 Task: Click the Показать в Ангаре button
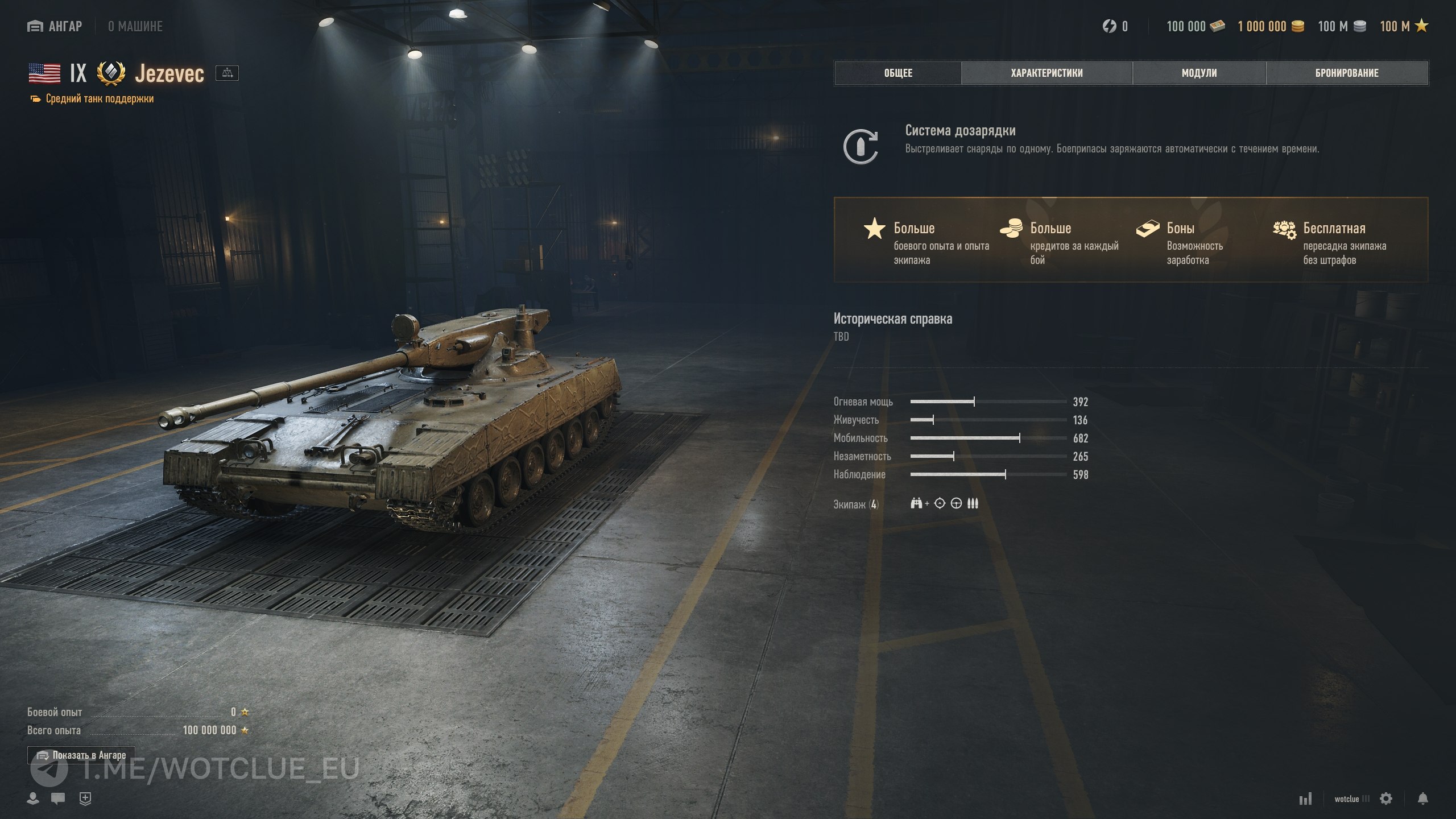point(81,755)
